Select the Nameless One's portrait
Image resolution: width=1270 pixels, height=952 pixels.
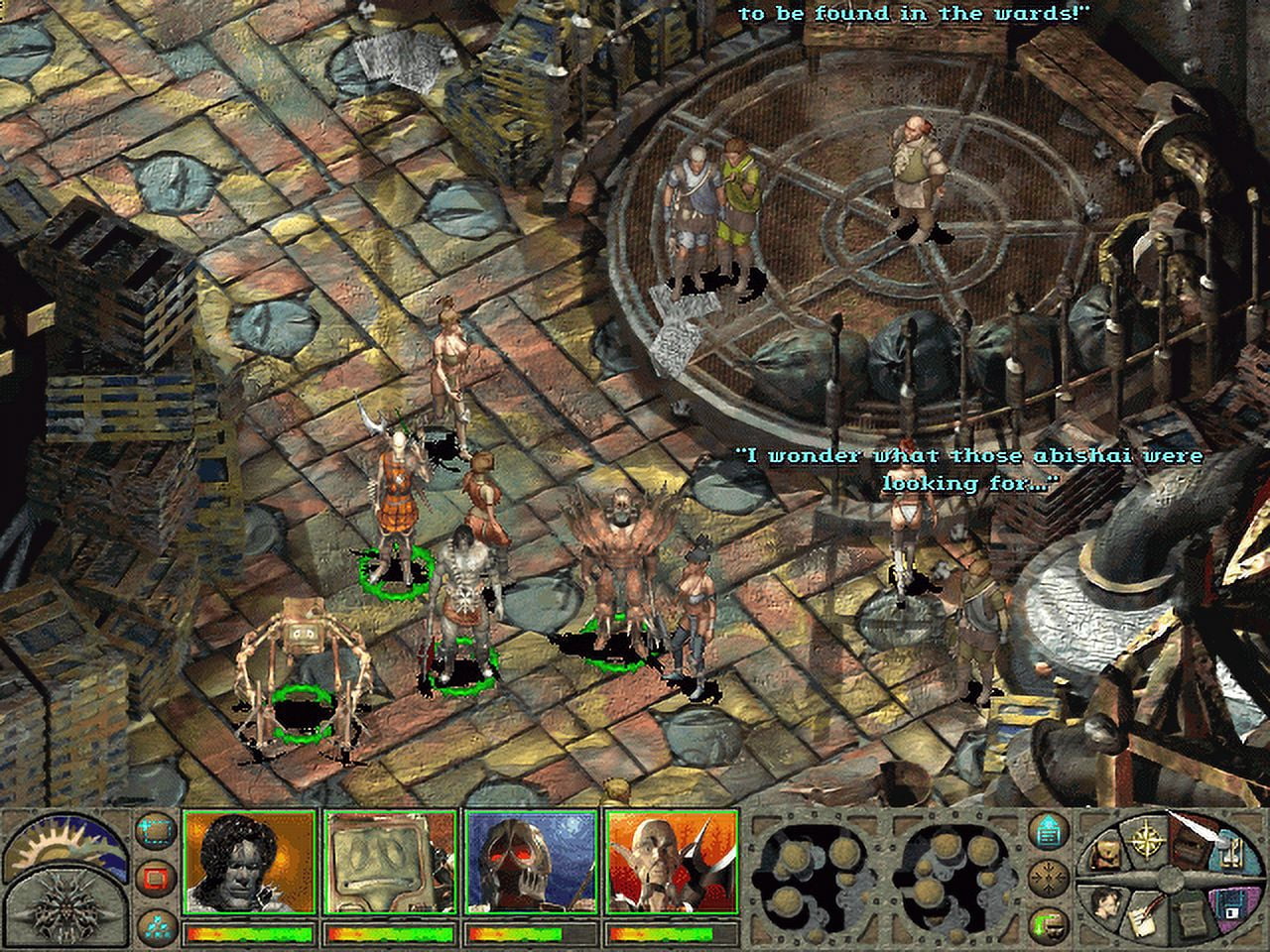click(x=249, y=865)
